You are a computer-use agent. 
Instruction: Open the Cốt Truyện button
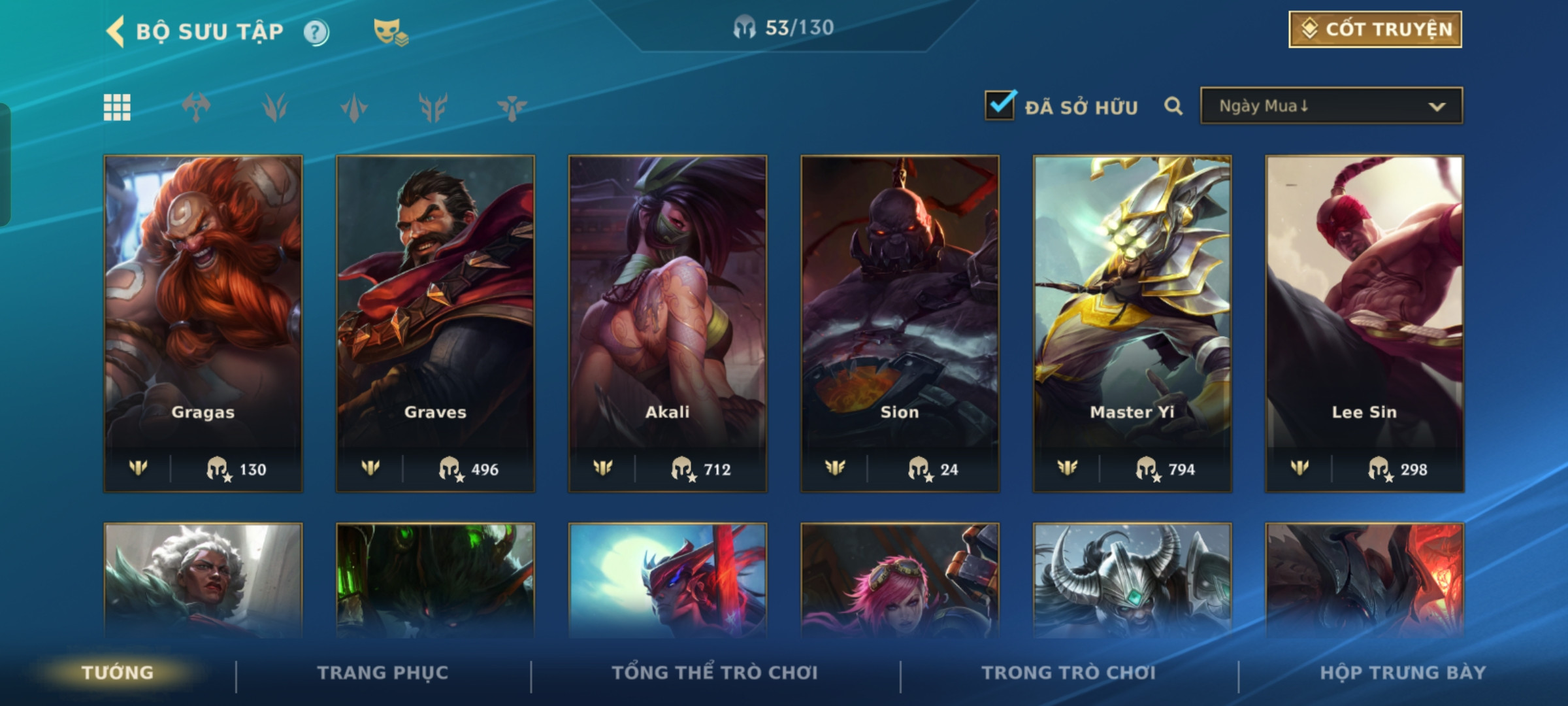[x=1375, y=29]
